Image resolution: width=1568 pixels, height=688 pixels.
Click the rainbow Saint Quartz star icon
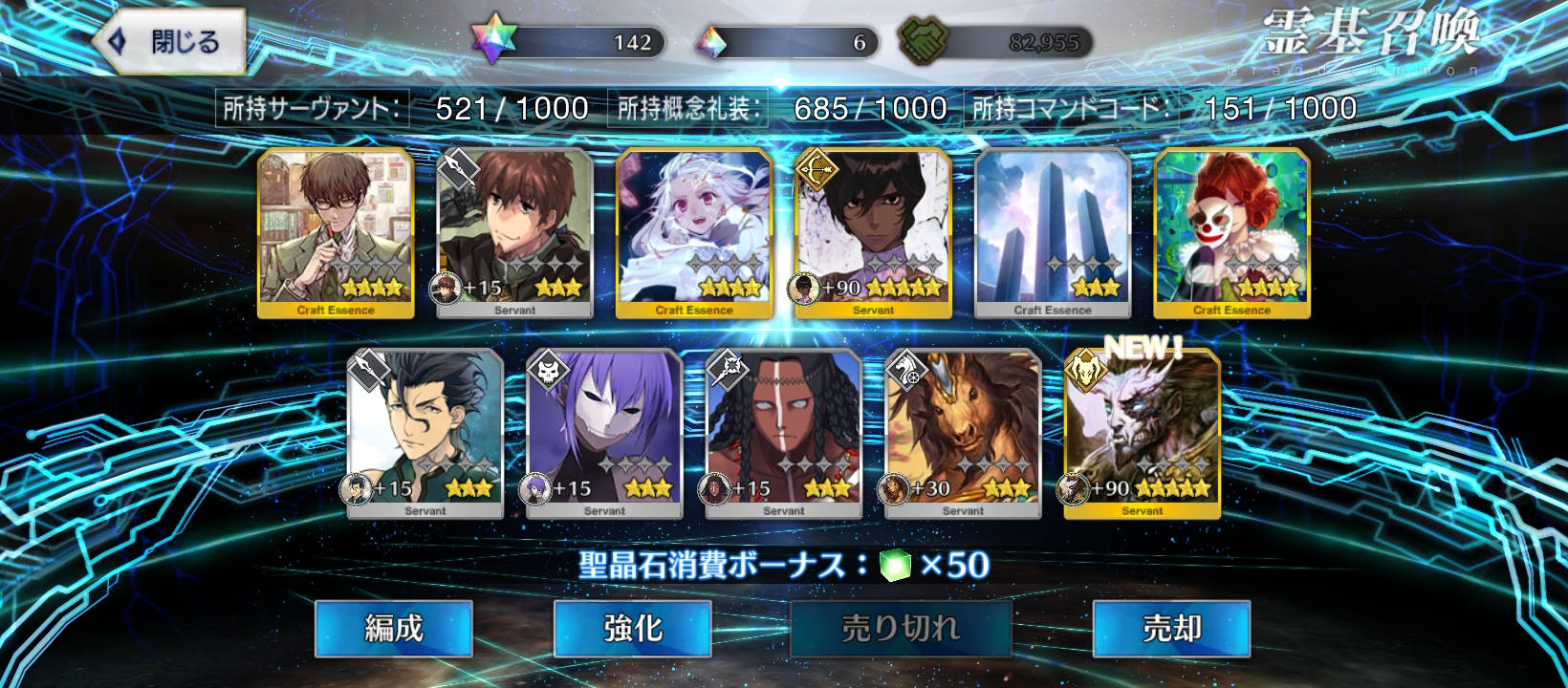(x=494, y=41)
